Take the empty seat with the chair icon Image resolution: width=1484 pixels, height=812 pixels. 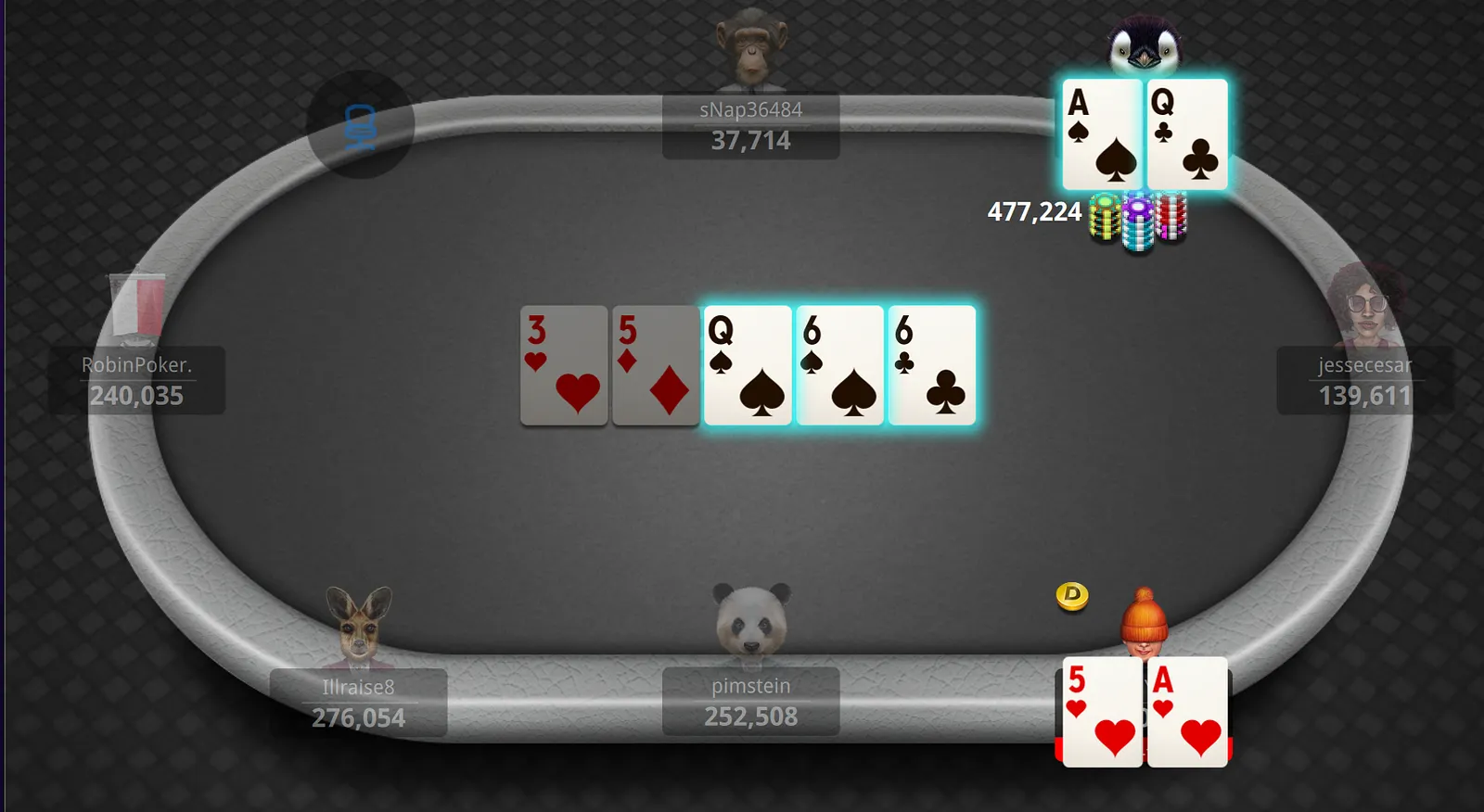[360, 125]
